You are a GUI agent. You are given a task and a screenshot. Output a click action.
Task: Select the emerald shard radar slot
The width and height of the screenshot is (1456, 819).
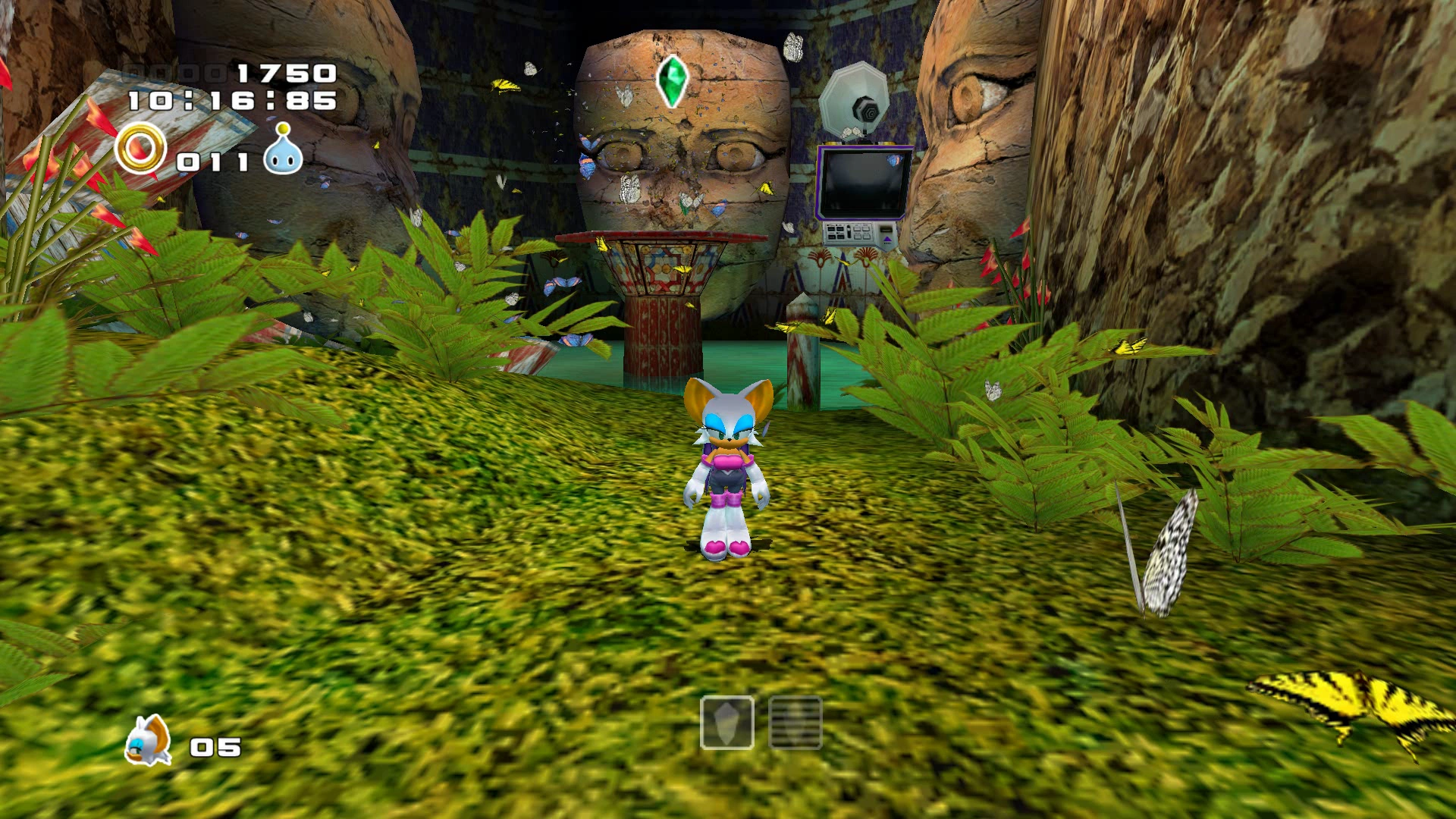coord(726,723)
